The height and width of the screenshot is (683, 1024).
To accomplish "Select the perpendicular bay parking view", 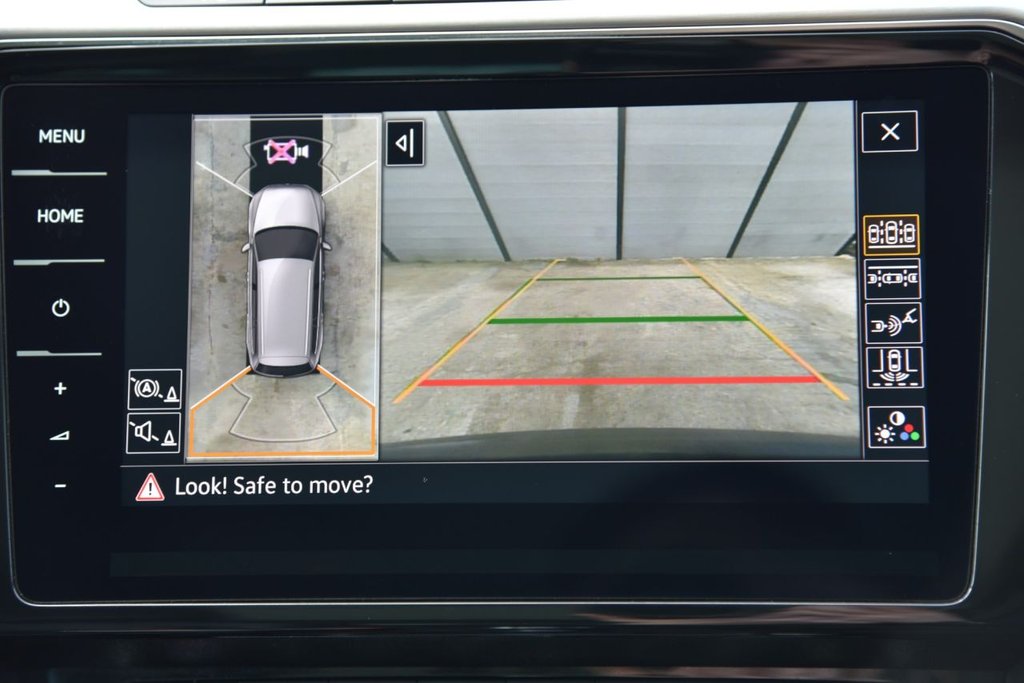I will [x=891, y=367].
